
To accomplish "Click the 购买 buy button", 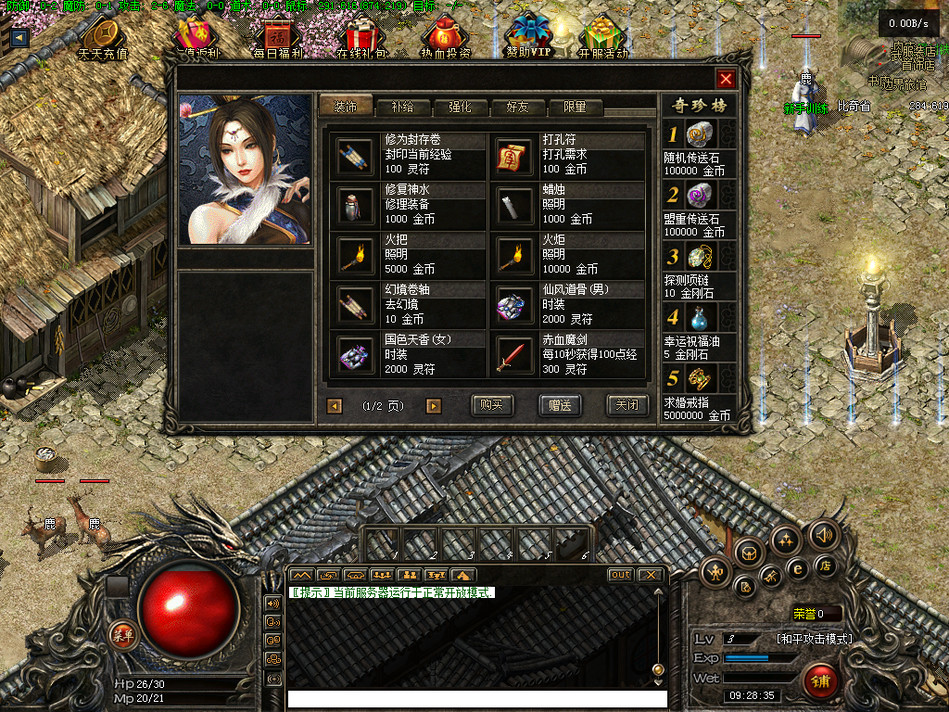I will [x=491, y=405].
